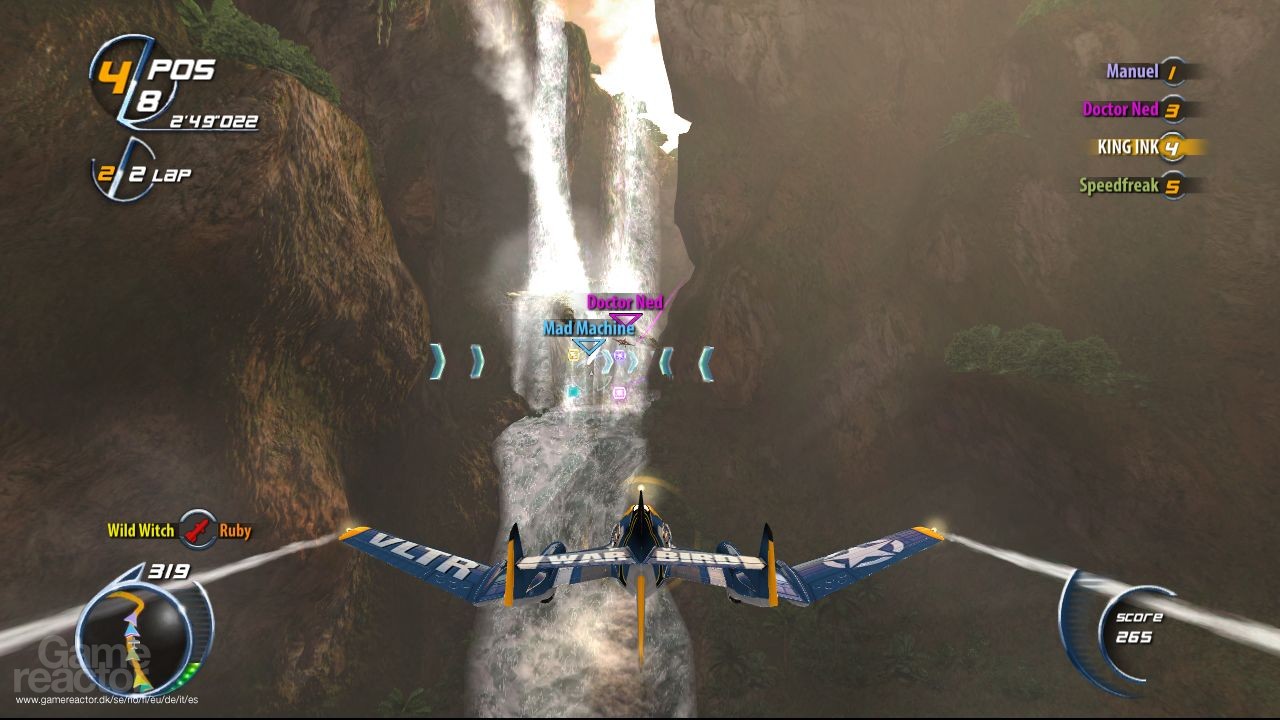Select the purple star power-up pickup
Screen dimensions: 1280x720
619,356
